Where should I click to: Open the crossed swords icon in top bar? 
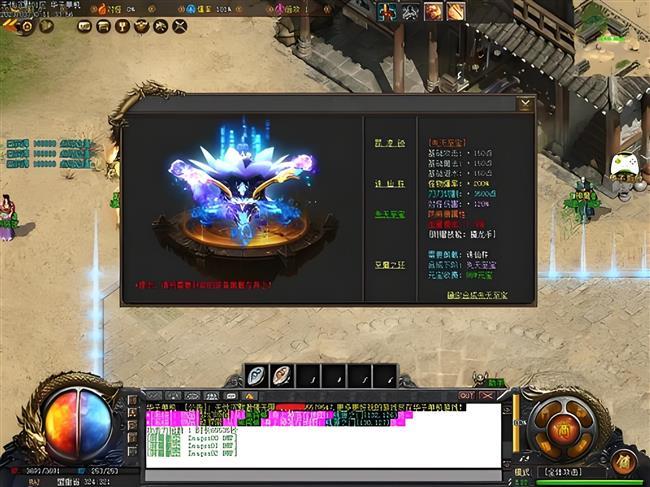pyautogui.click(x=179, y=27)
